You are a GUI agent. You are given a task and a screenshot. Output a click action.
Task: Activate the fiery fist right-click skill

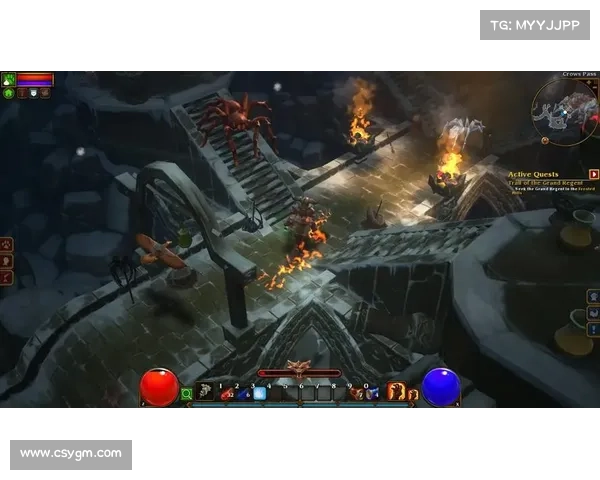(x=396, y=392)
